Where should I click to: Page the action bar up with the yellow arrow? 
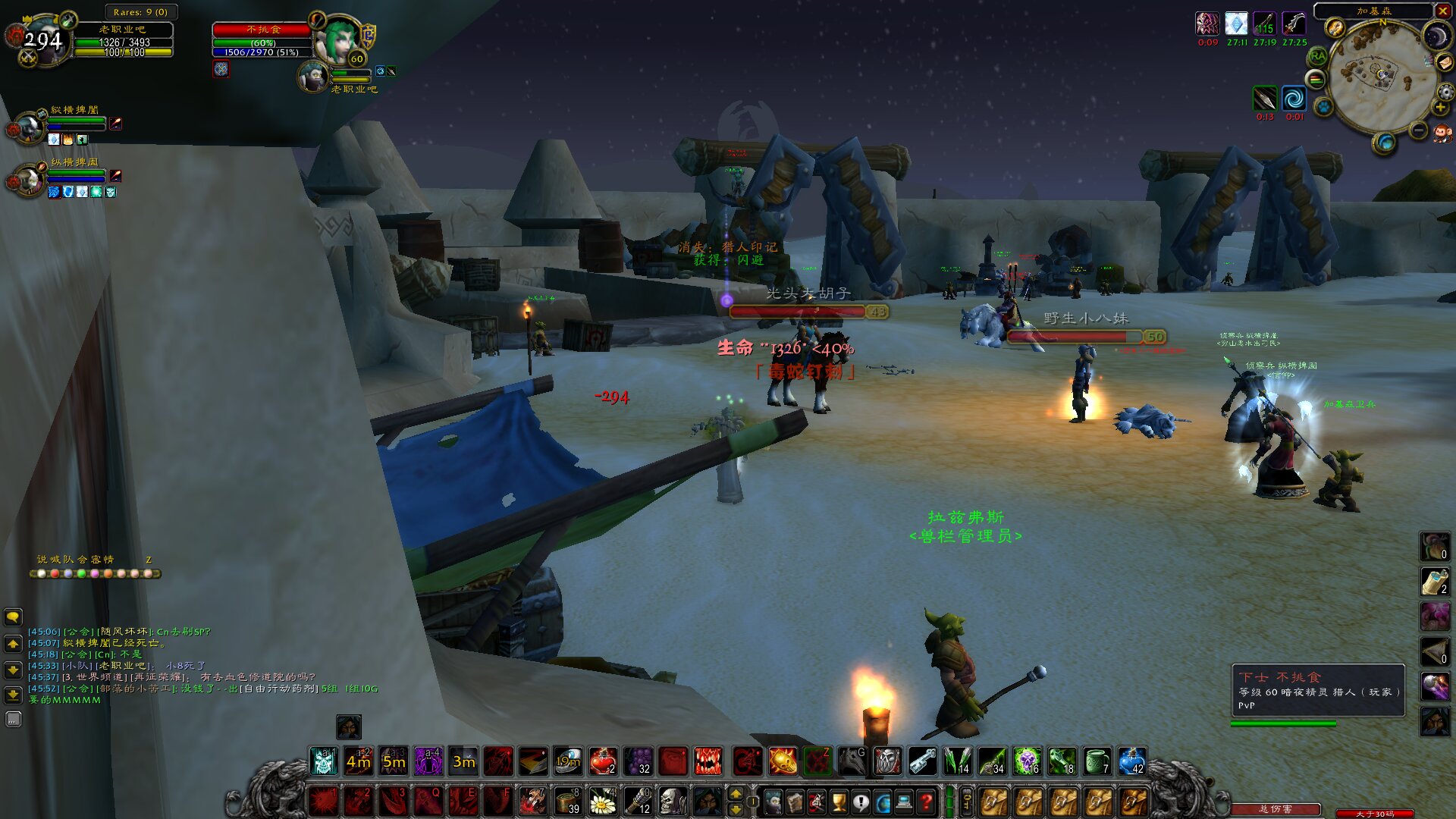pos(736,793)
